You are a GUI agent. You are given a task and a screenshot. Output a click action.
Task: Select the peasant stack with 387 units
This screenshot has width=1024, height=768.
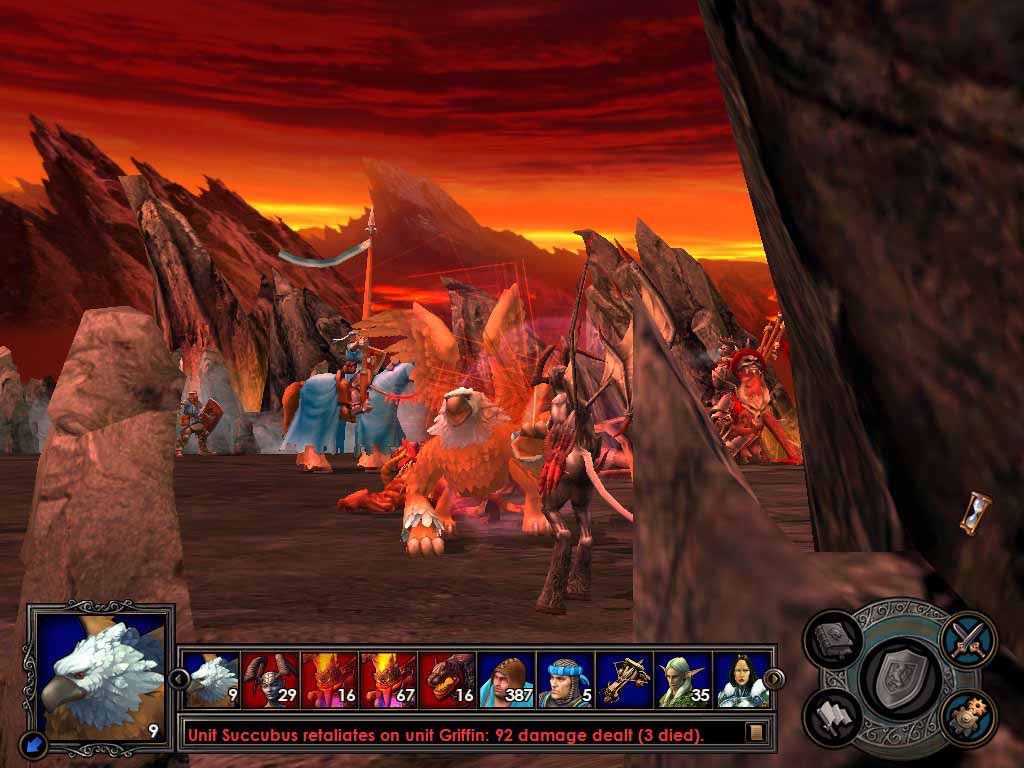(x=506, y=680)
